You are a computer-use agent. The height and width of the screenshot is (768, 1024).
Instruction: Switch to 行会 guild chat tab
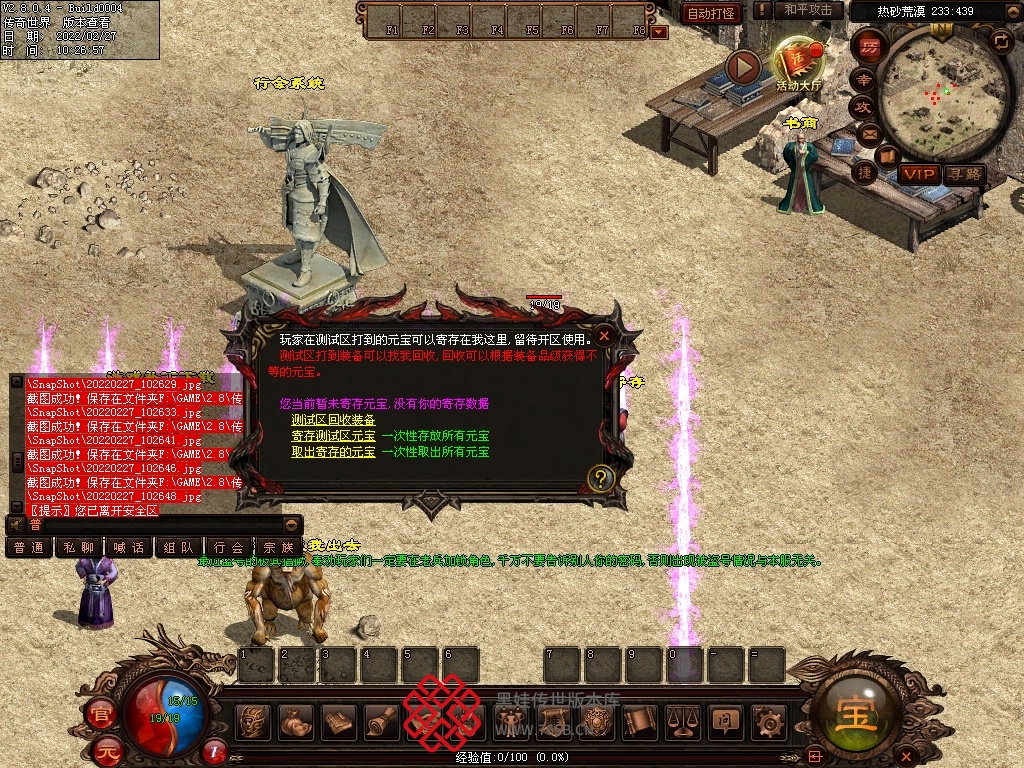(x=229, y=548)
